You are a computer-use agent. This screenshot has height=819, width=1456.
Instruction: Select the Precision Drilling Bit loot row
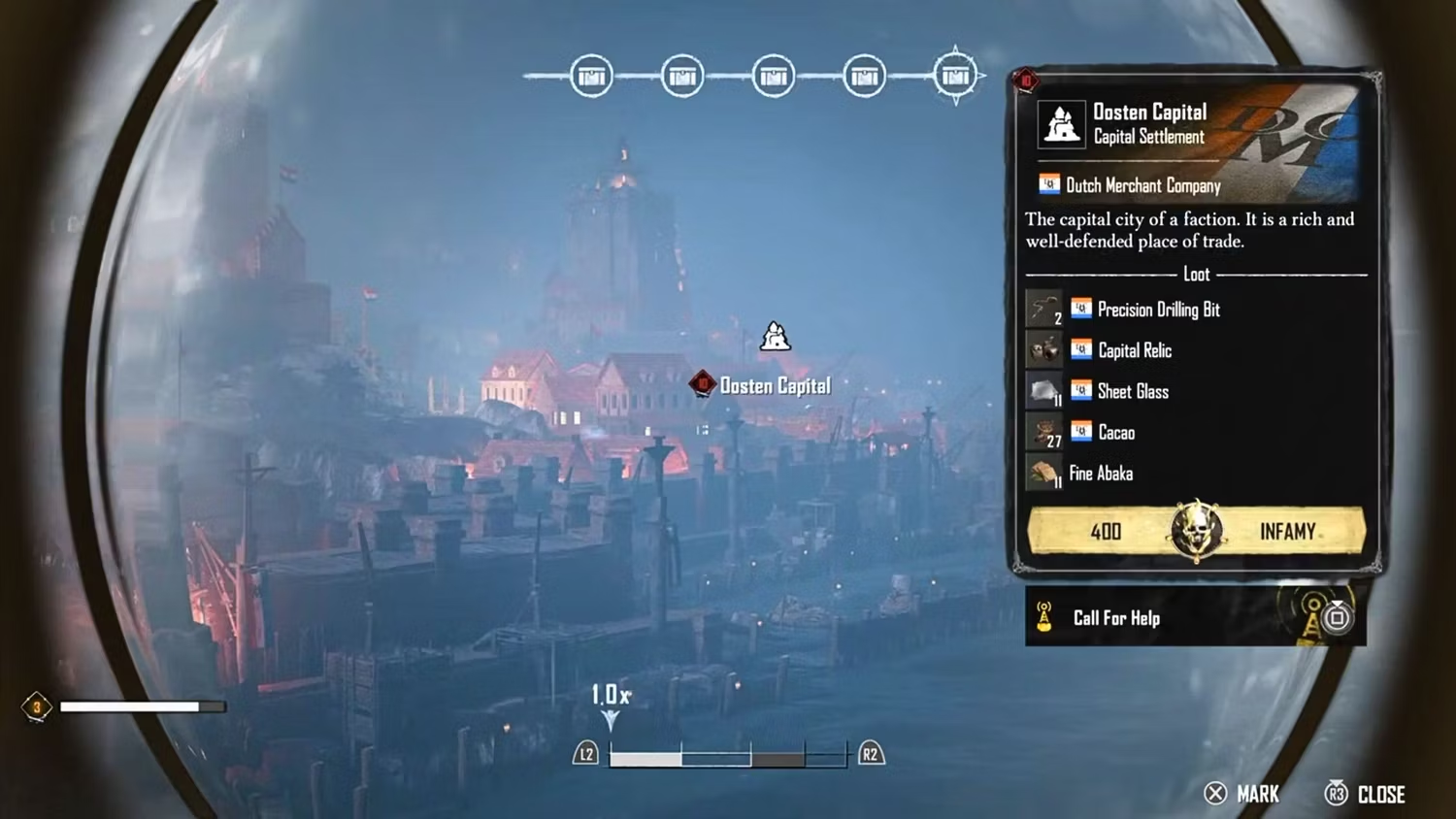click(1158, 310)
